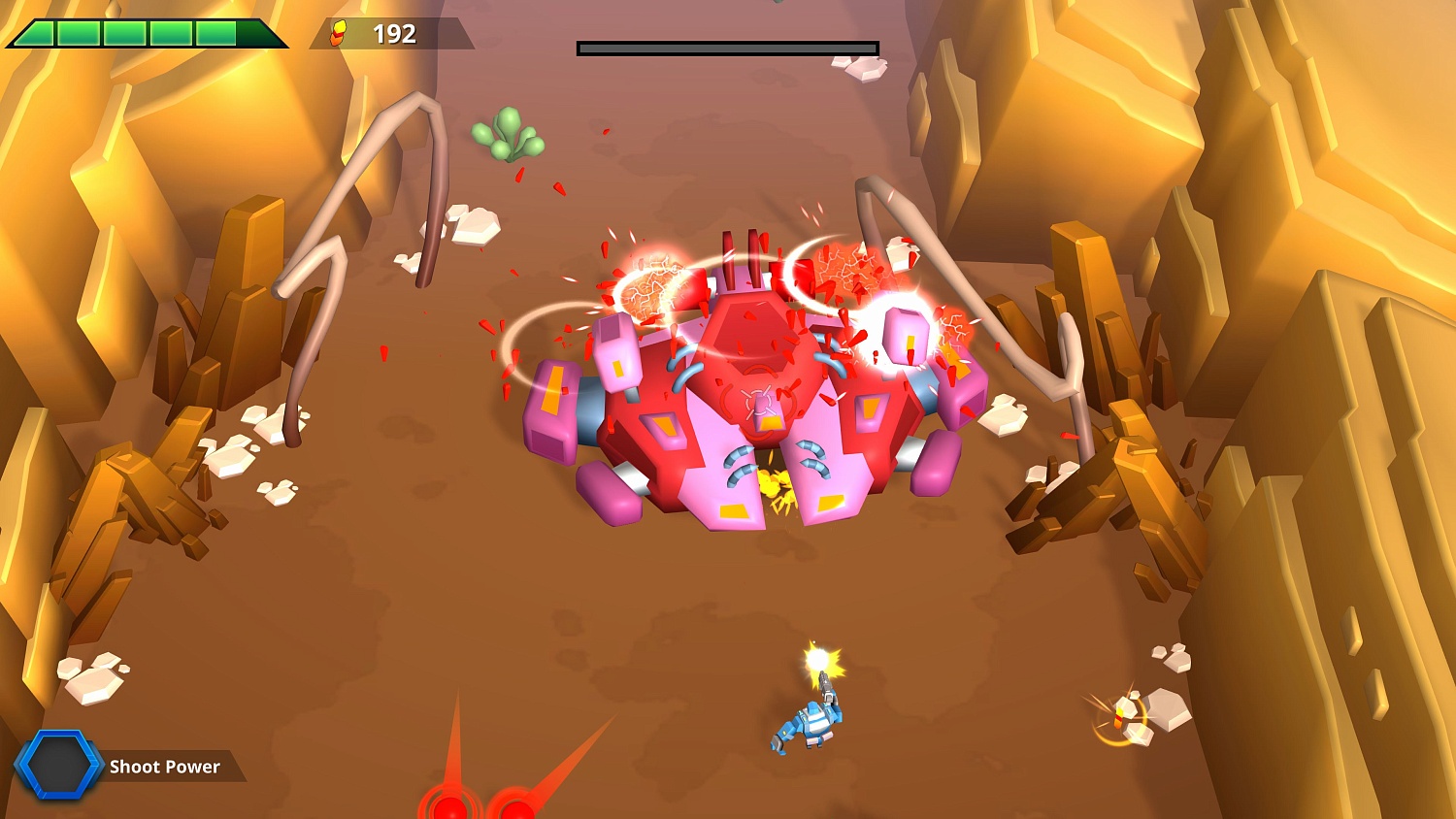Click the green cactus plant
Viewport: 1456px width, 819px height.
pyautogui.click(x=509, y=134)
